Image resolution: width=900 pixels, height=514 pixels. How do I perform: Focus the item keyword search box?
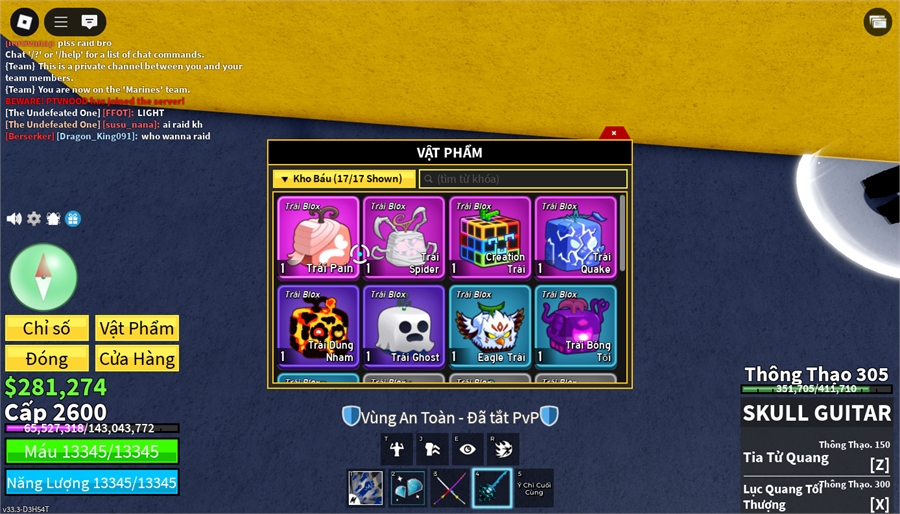pyautogui.click(x=523, y=179)
